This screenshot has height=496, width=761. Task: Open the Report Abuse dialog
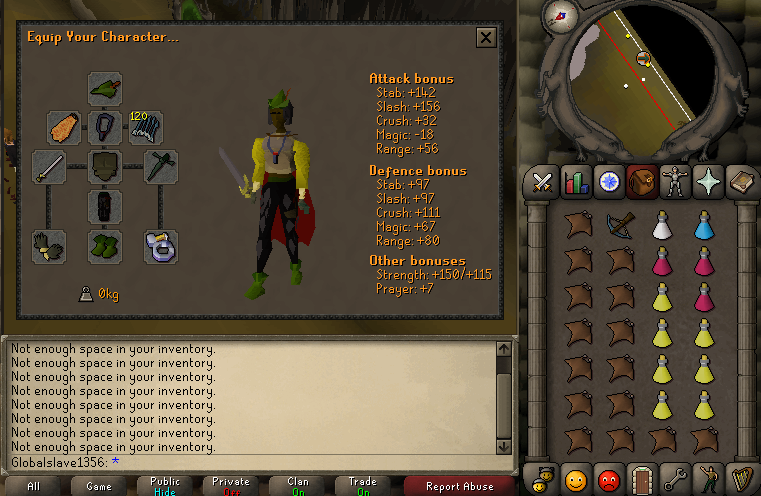(x=459, y=486)
